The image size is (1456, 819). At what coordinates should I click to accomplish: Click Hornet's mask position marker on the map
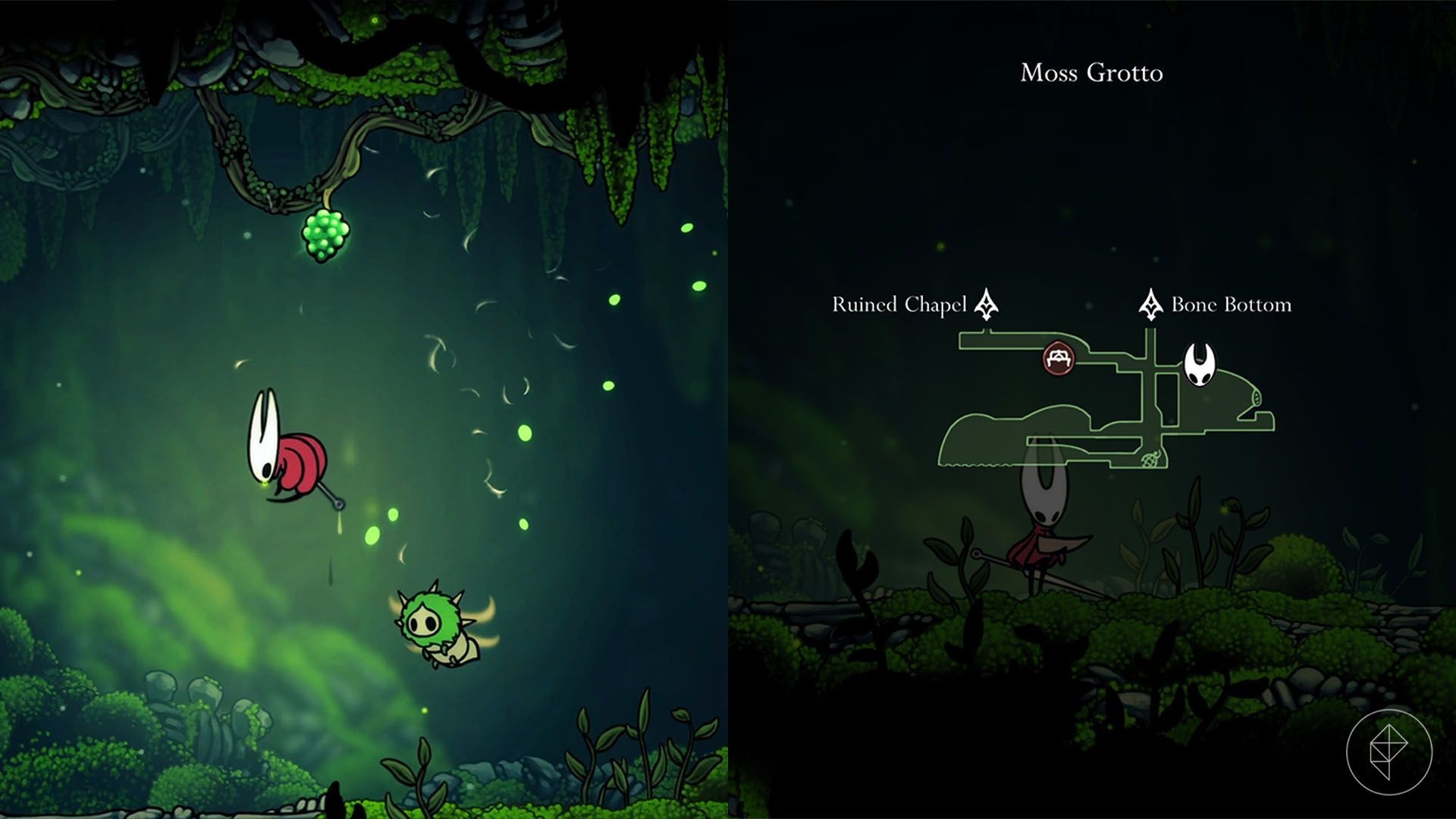tap(1199, 364)
